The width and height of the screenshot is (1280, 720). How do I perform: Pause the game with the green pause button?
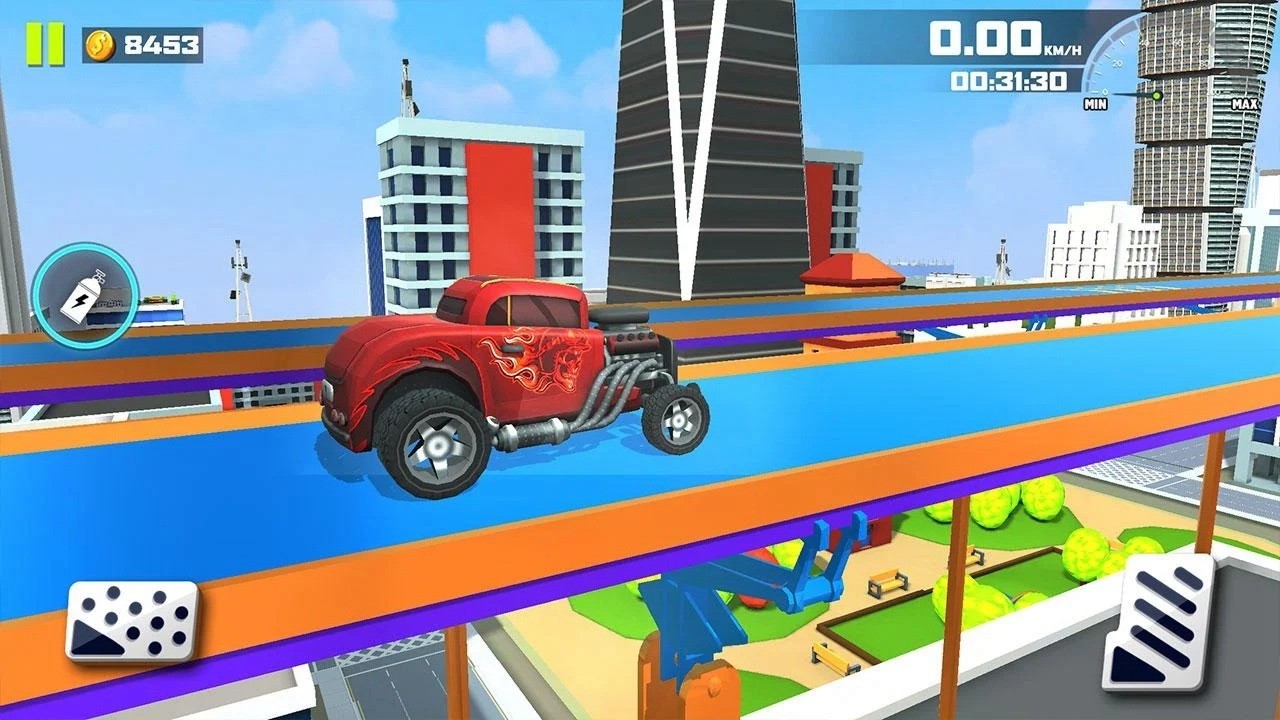(45, 44)
